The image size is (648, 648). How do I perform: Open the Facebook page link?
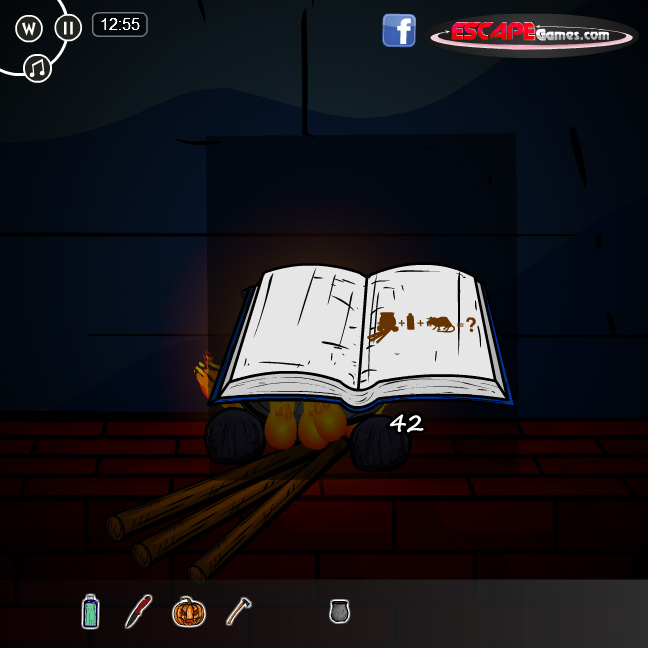coord(399,30)
